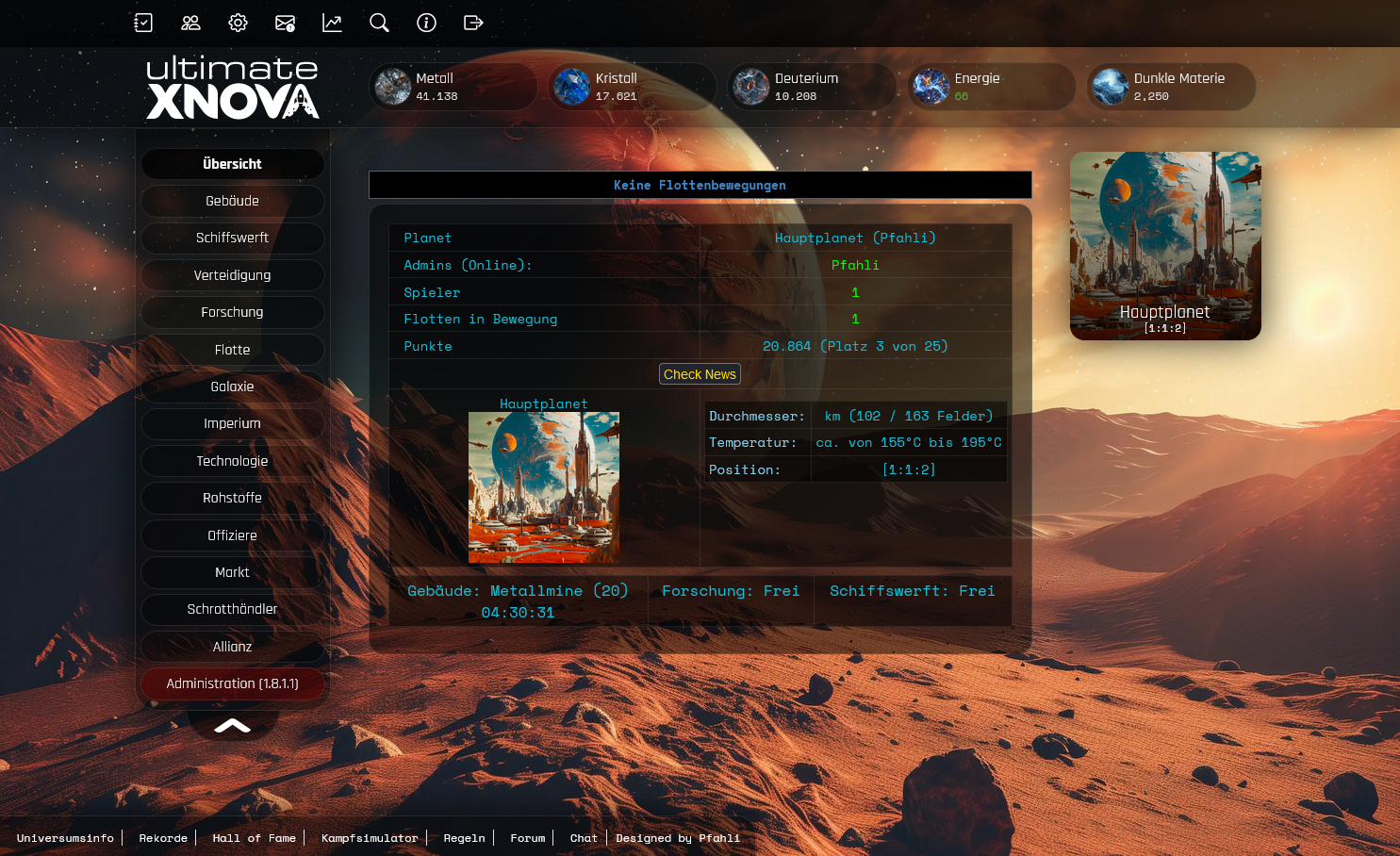The height and width of the screenshot is (856, 1400).
Task: Open the Allianz menu
Action: coord(232,647)
